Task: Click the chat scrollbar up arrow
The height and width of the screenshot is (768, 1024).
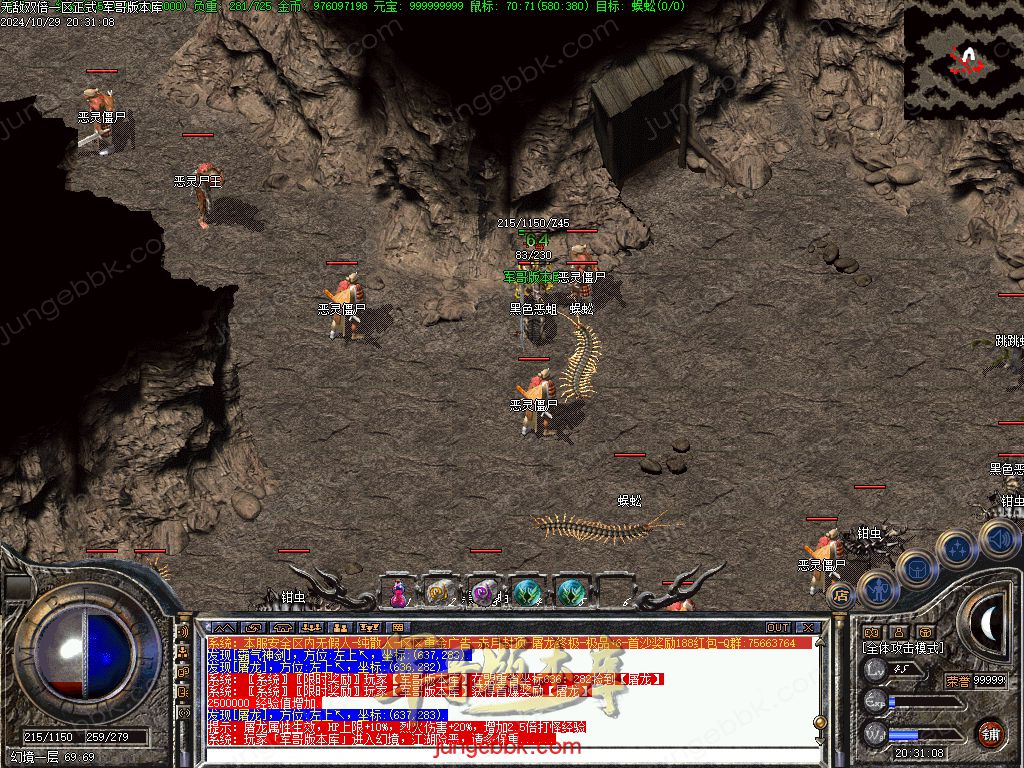Action: (820, 643)
